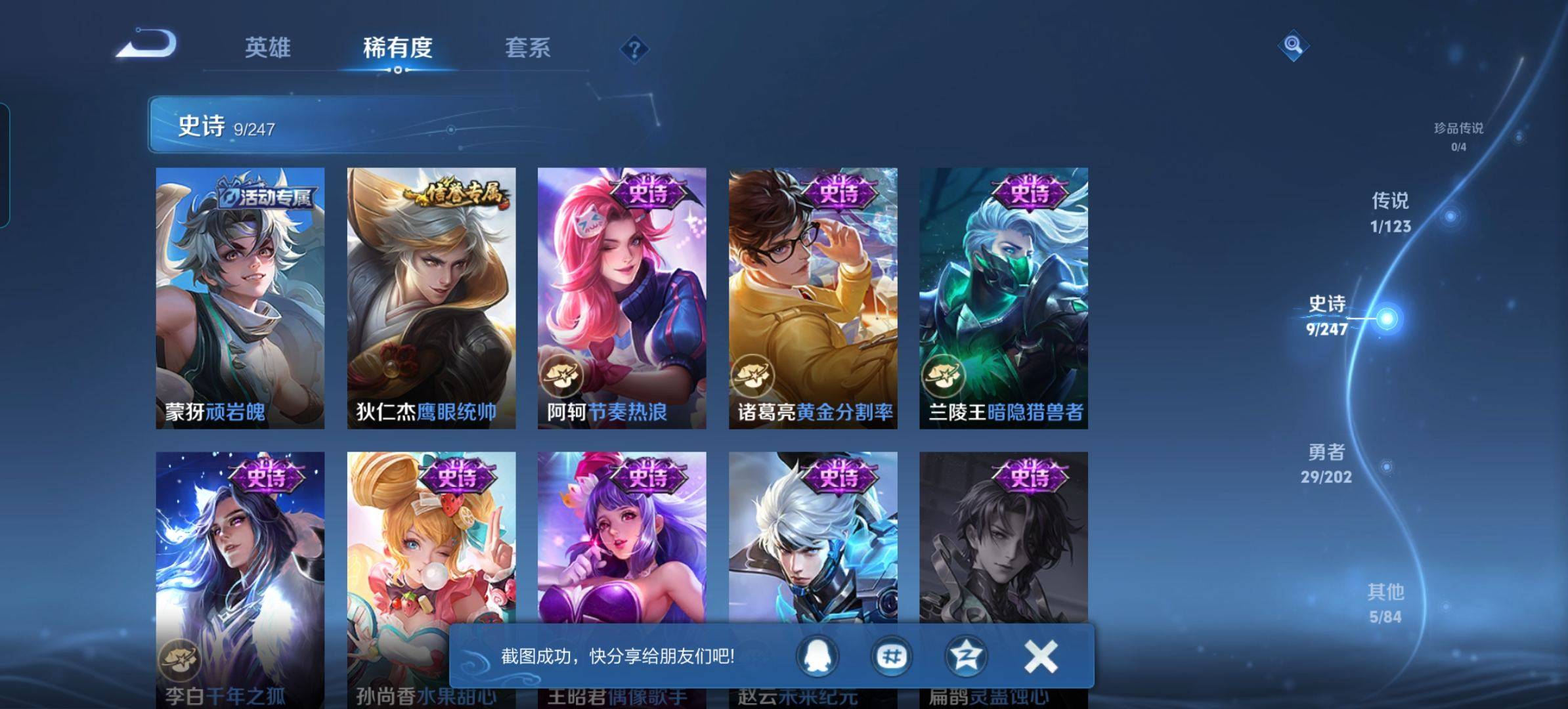This screenshot has width=1568, height=709.
Task: Open the 阿轲 节奏热浪 skin card
Action: pos(622,298)
